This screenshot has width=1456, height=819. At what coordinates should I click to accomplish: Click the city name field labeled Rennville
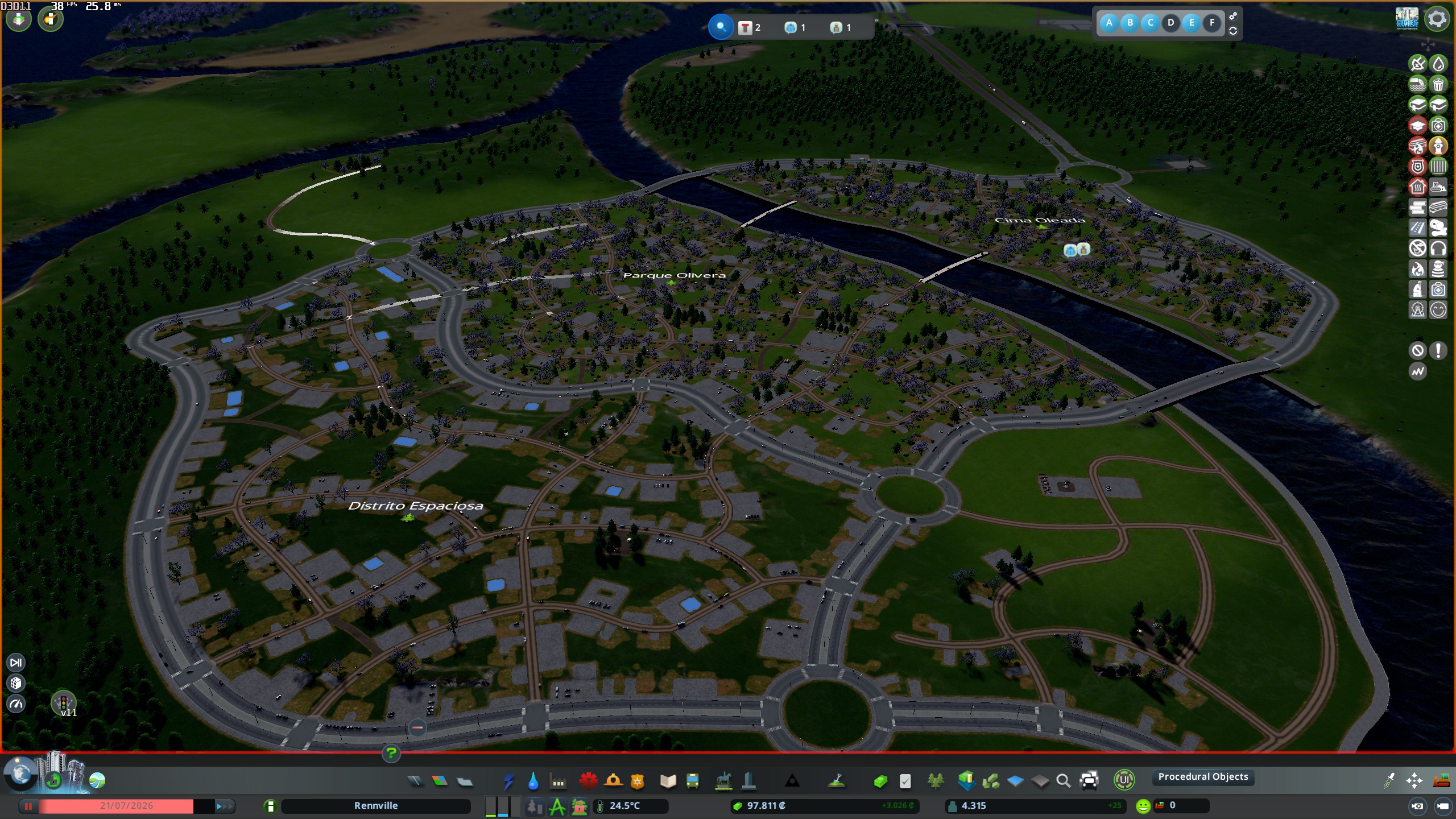click(x=377, y=806)
